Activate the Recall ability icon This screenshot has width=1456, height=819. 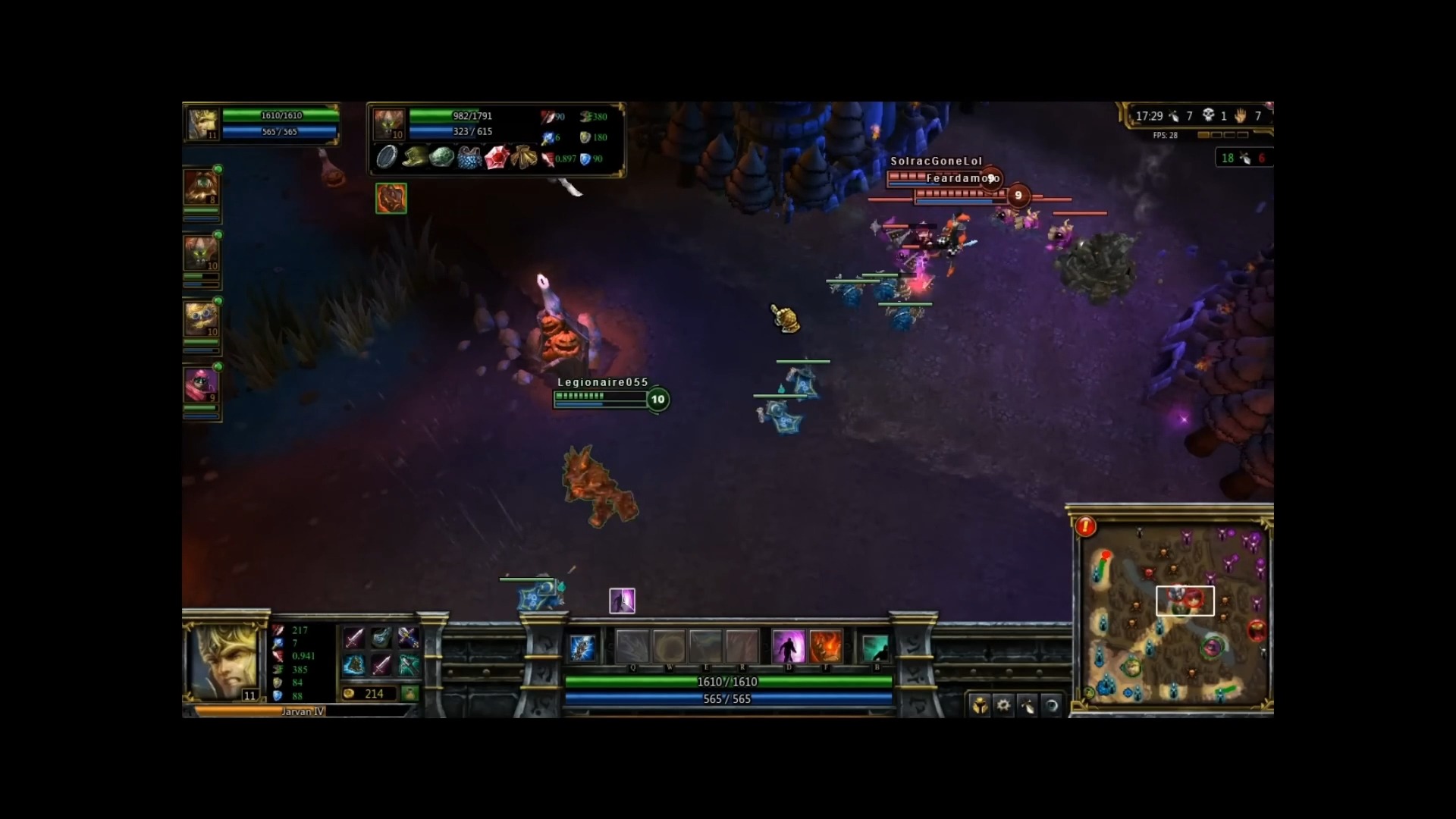tap(875, 648)
